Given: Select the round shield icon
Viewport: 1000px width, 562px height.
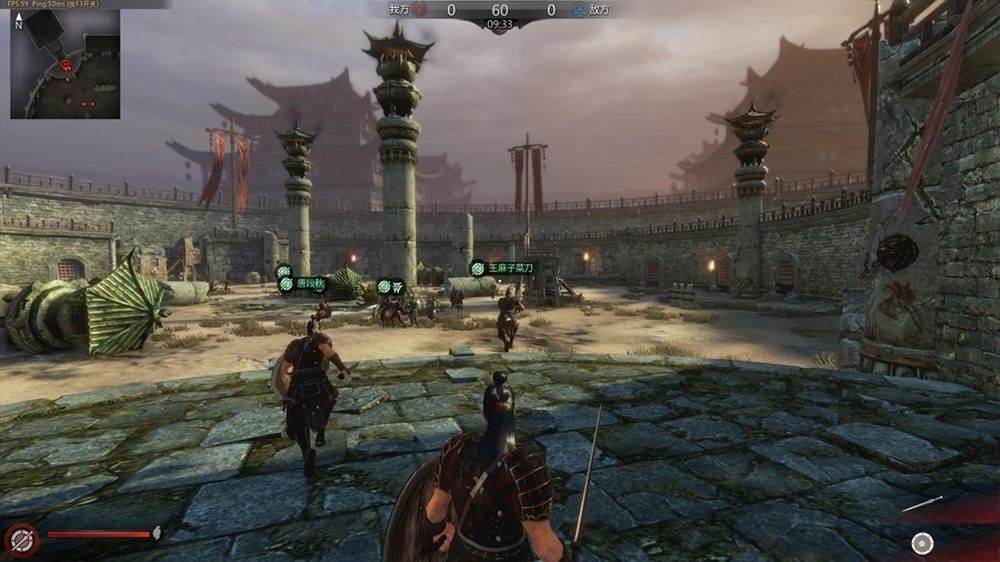Looking at the screenshot, I should coord(922,543).
